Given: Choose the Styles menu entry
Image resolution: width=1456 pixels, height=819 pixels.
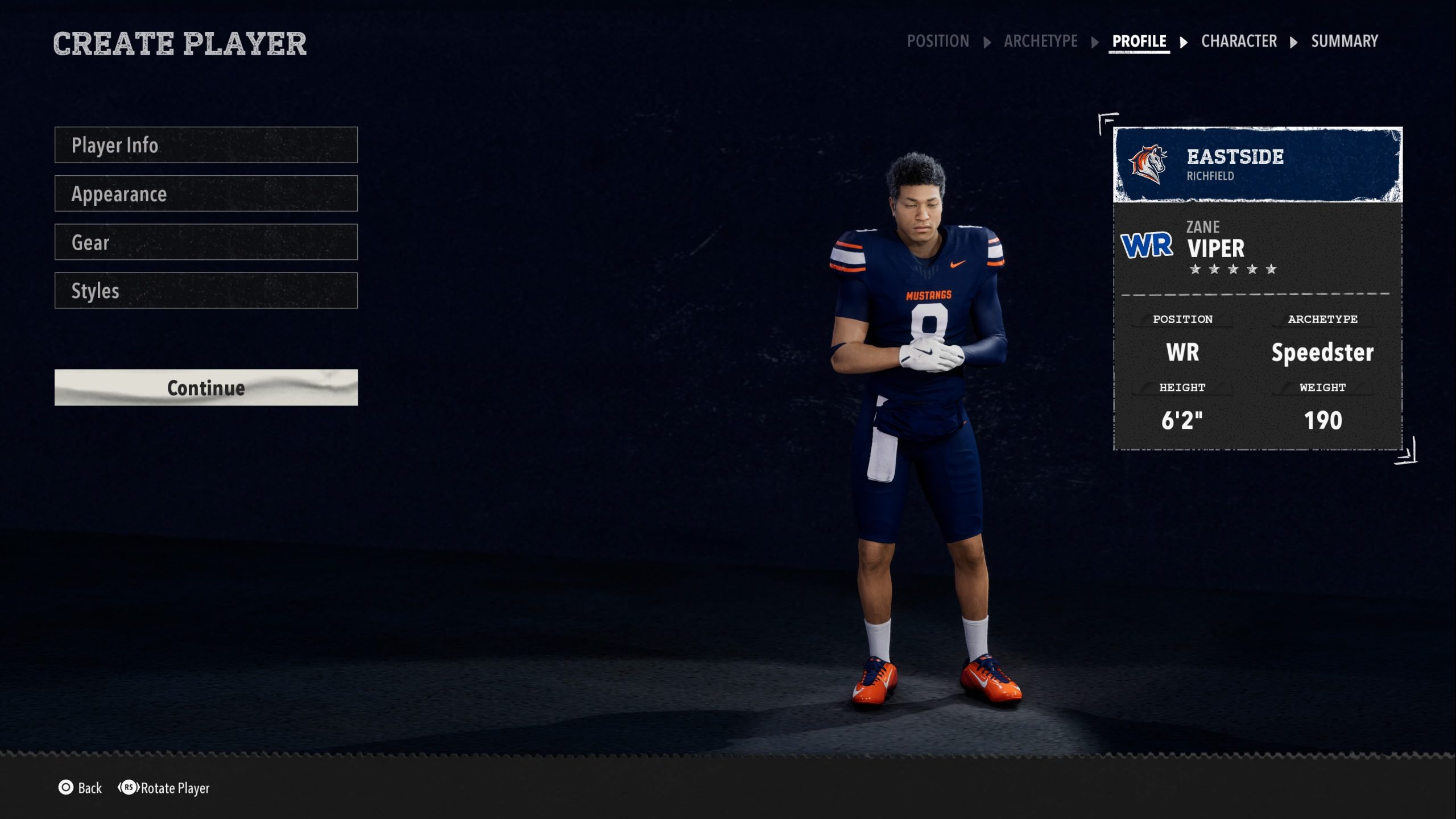Looking at the screenshot, I should 206,291.
